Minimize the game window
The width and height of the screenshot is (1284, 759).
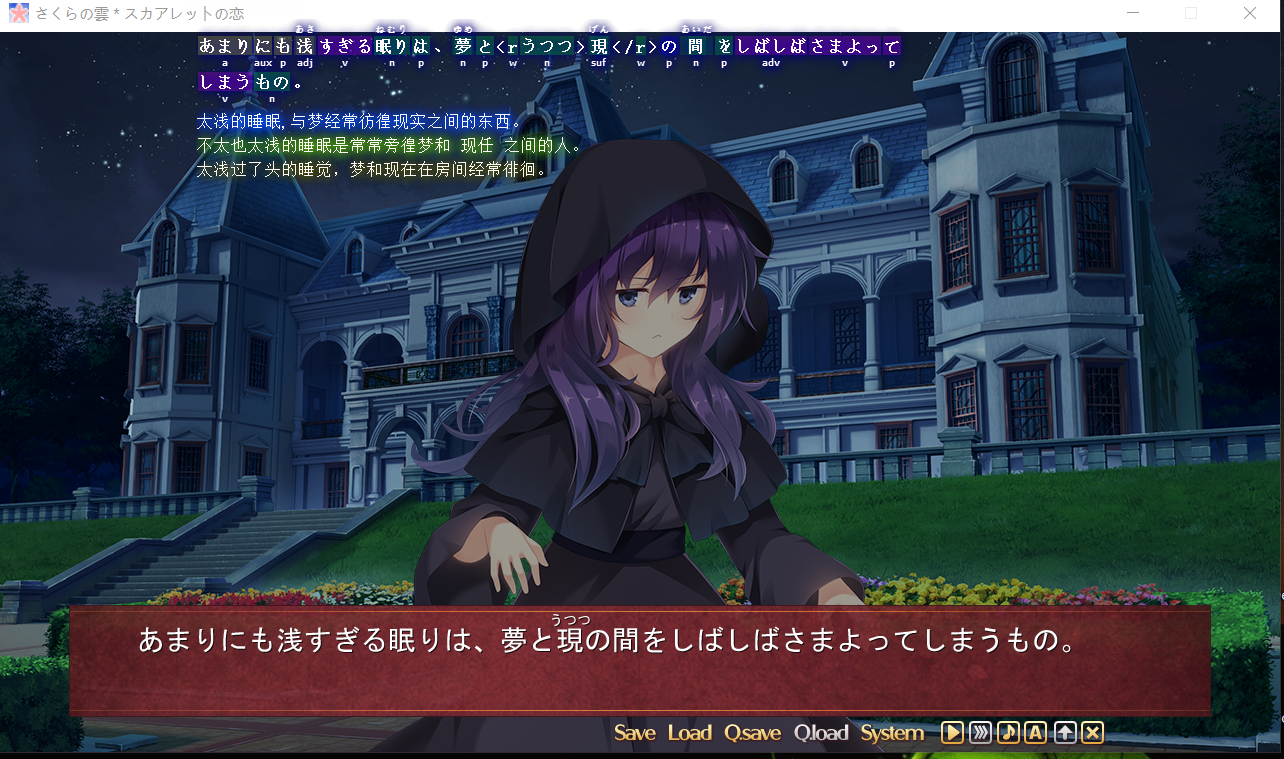[1133, 14]
